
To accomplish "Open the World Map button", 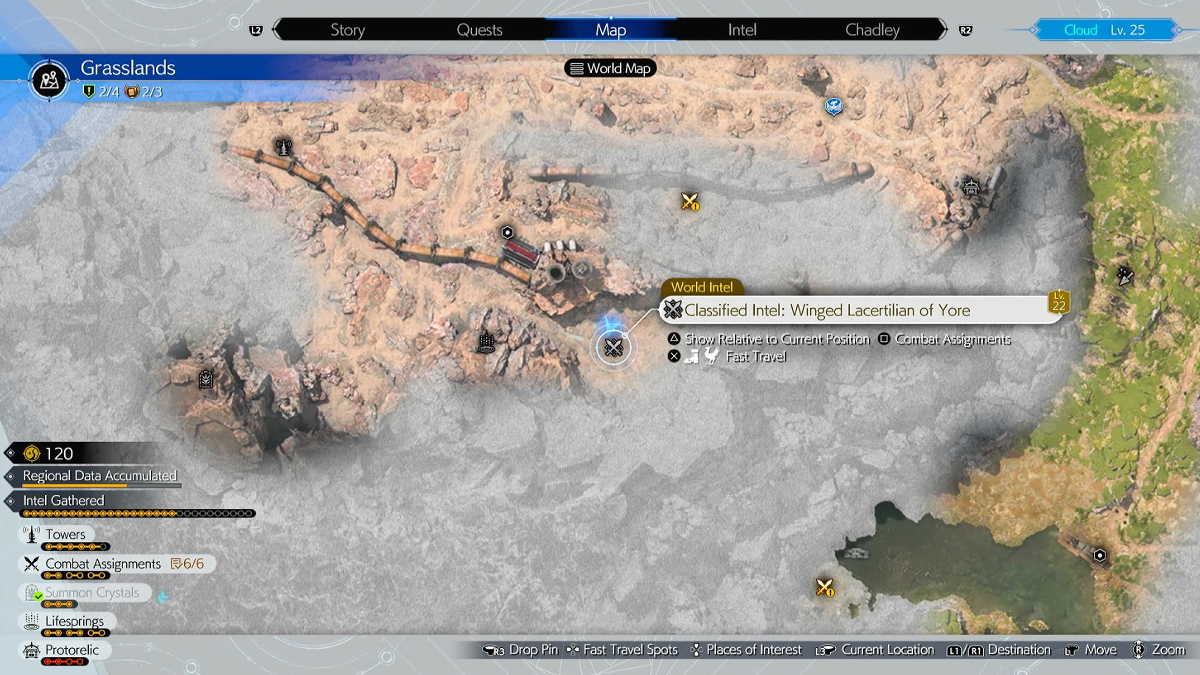I will (x=610, y=68).
